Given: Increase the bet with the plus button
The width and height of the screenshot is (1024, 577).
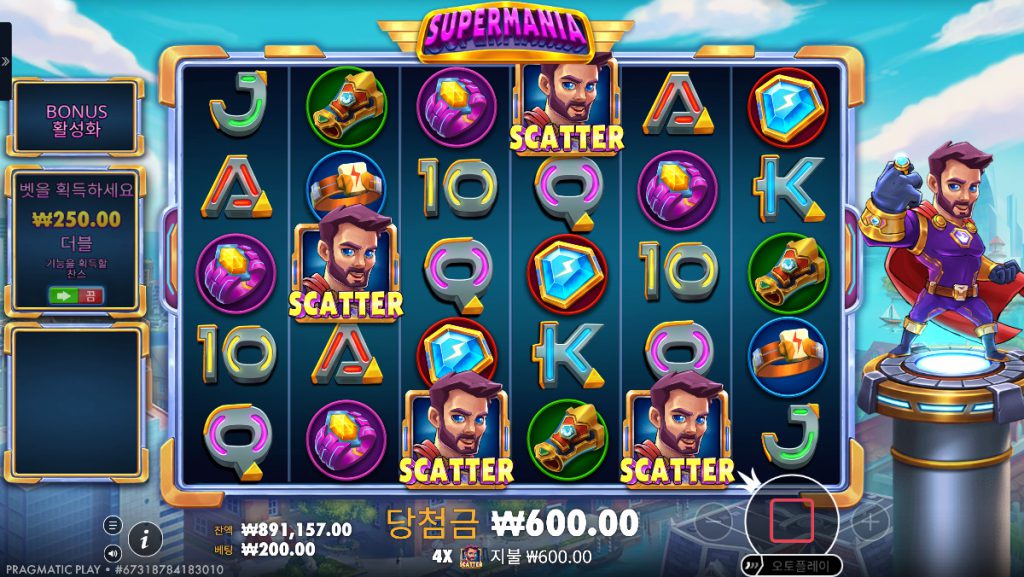Looking at the screenshot, I should [870, 520].
